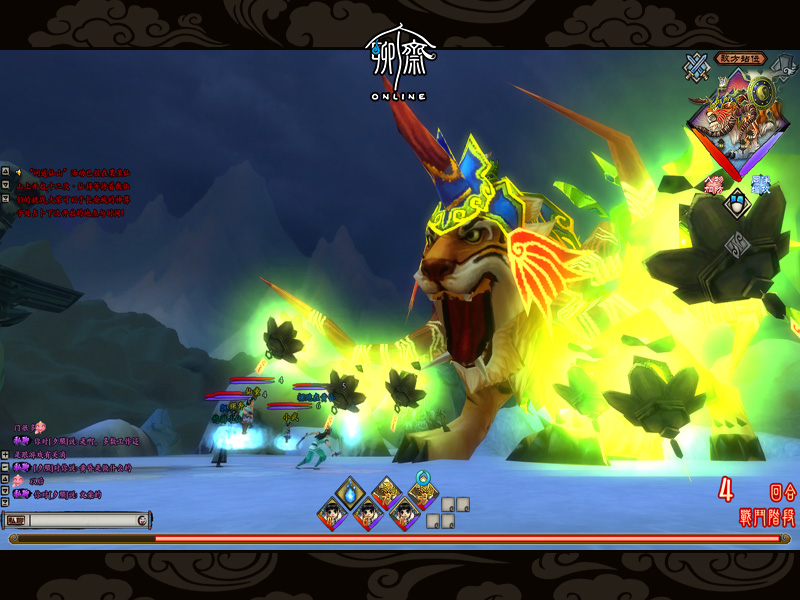Toggle the chat channel selector button
The image size is (800, 600).
point(16,520)
